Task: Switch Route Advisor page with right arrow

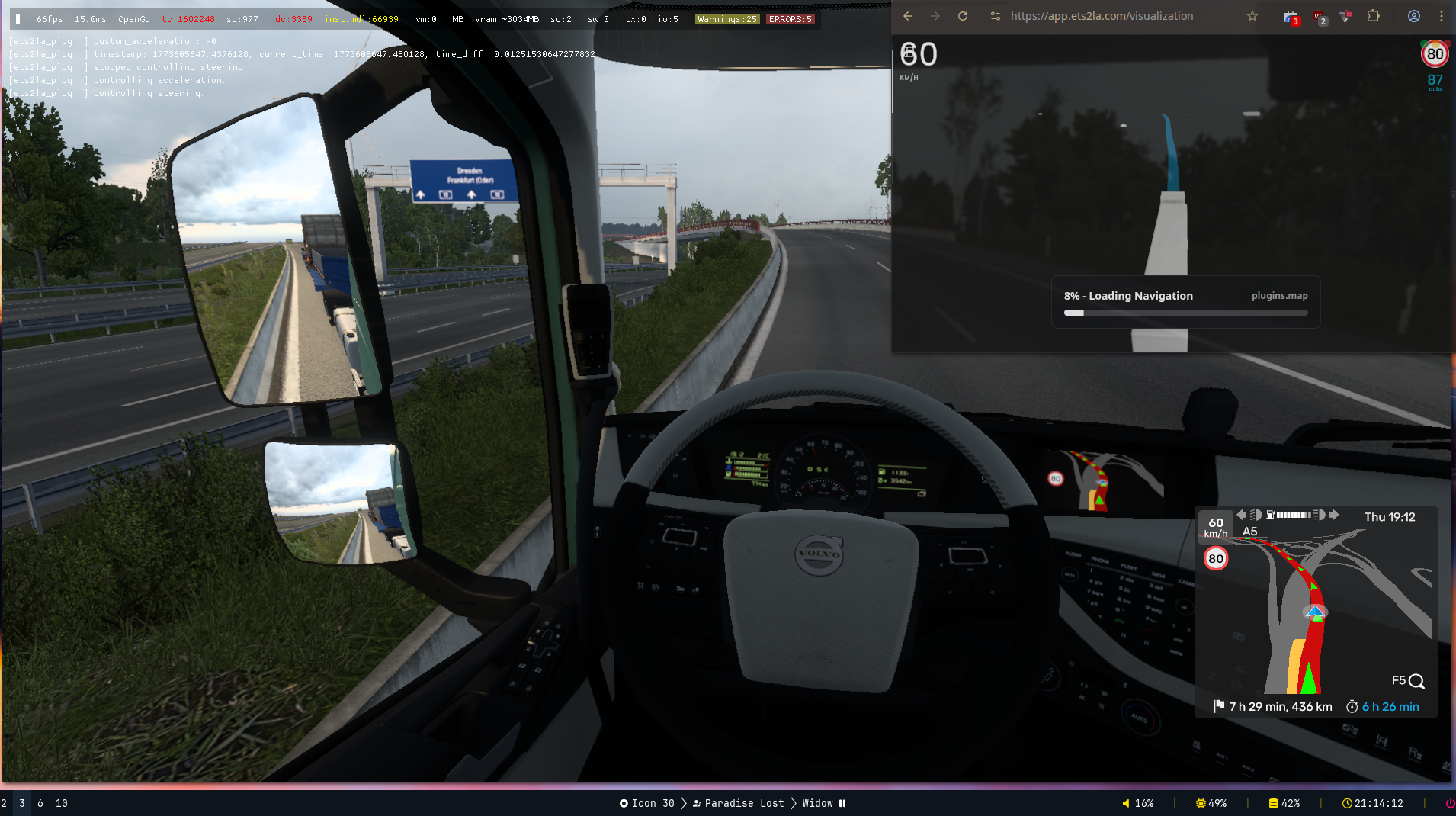Action: click(1334, 515)
